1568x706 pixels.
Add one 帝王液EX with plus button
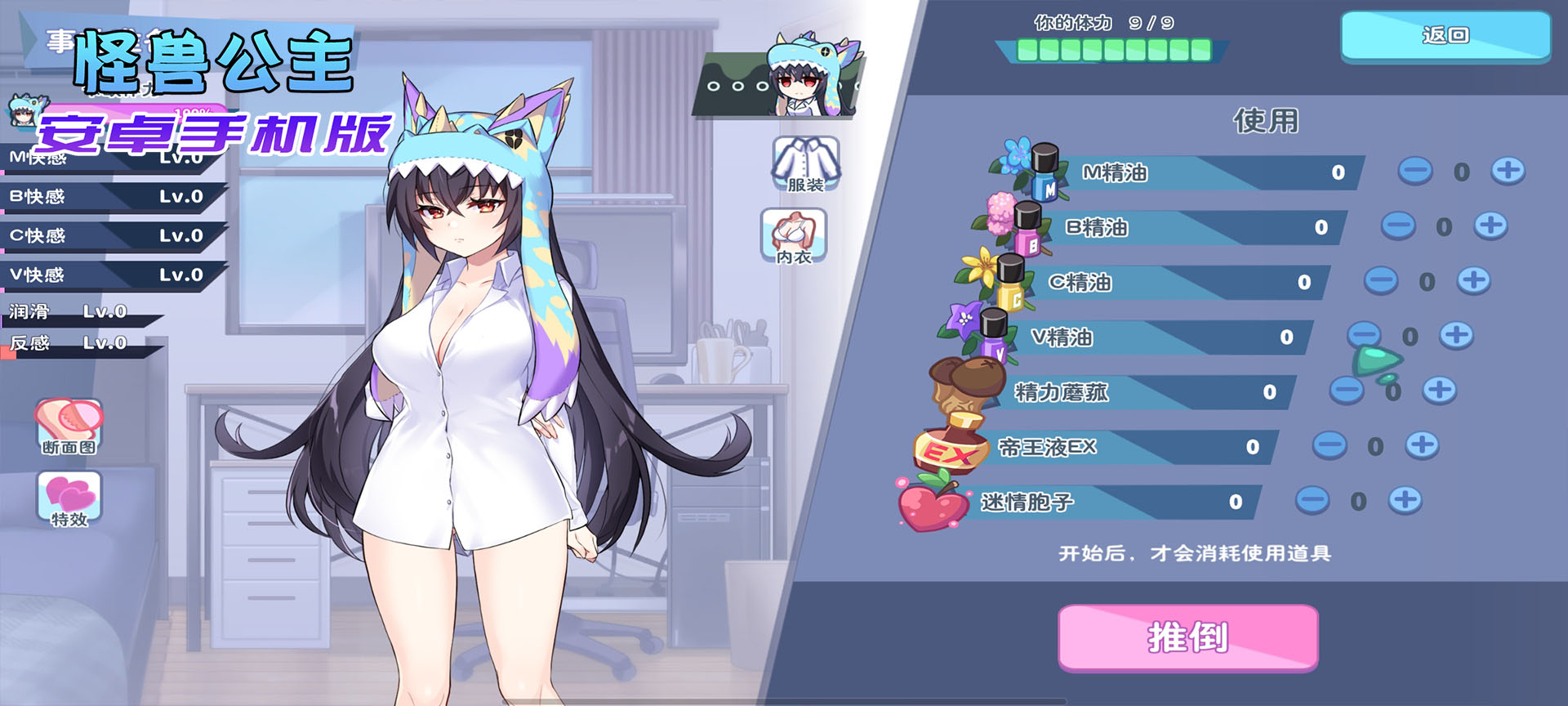pyautogui.click(x=1422, y=445)
